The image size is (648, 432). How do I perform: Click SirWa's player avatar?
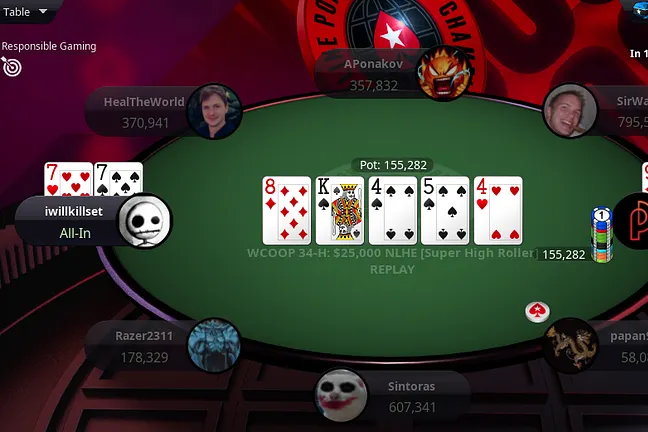pos(570,110)
